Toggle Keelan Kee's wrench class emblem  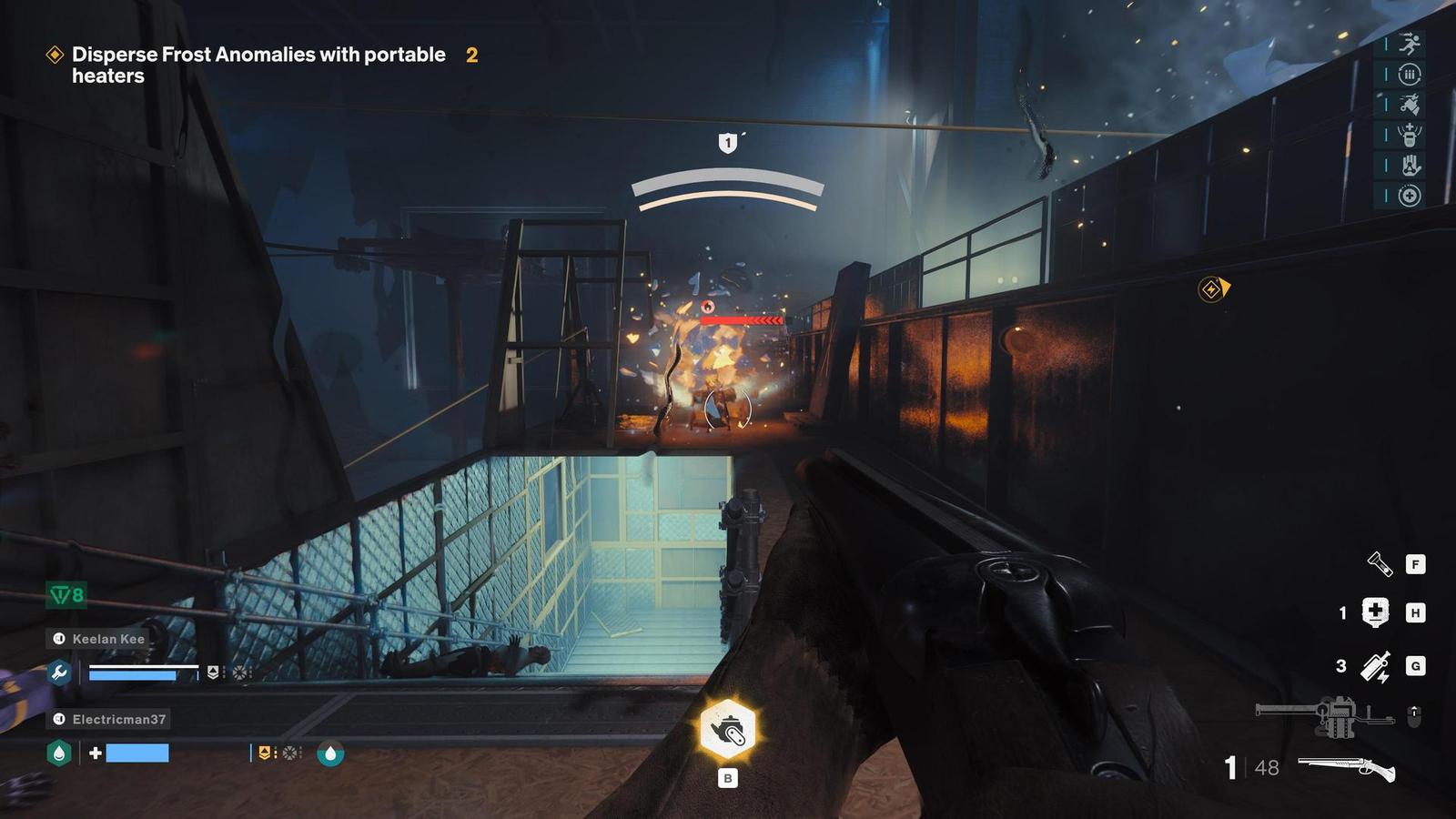(x=58, y=673)
